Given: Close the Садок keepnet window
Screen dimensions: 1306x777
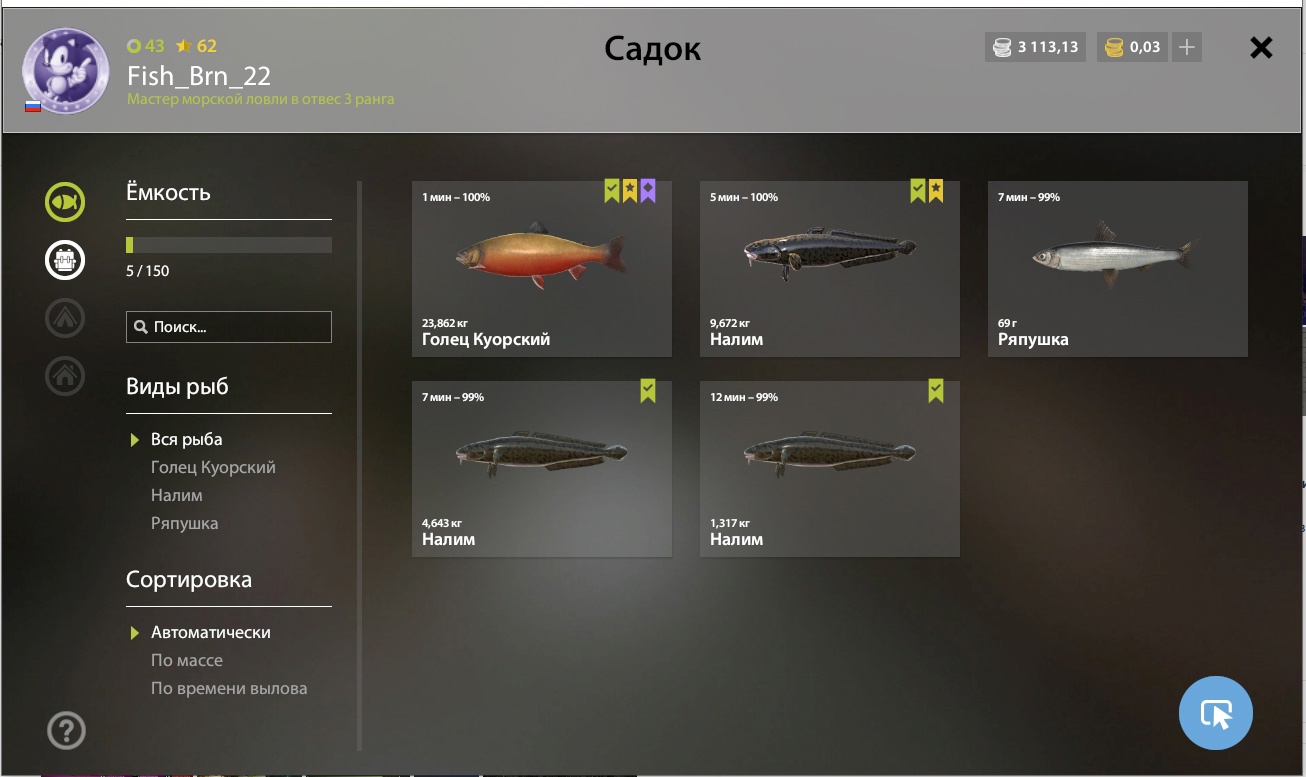Looking at the screenshot, I should (x=1261, y=47).
